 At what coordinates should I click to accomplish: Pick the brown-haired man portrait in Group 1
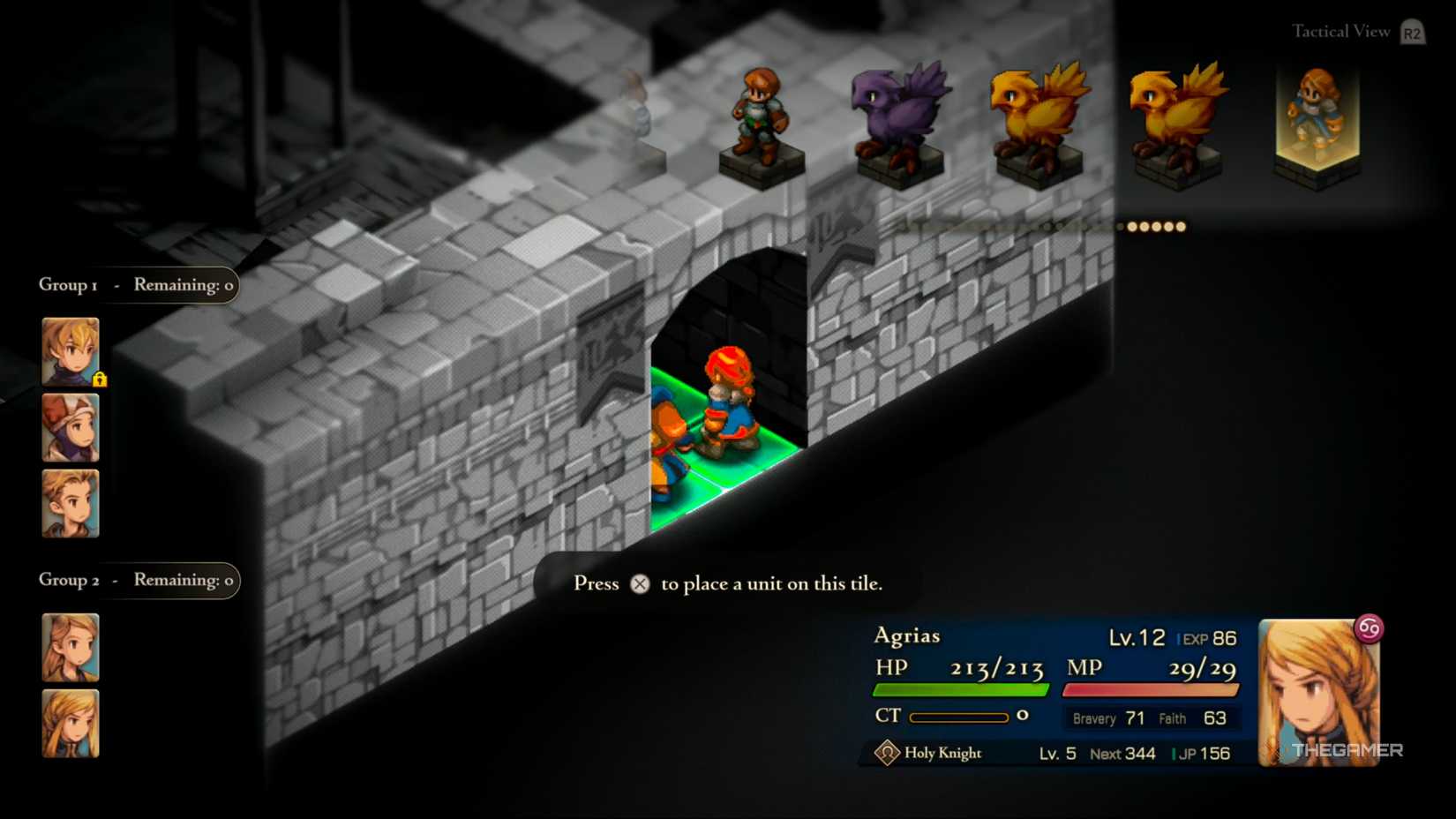[71, 504]
